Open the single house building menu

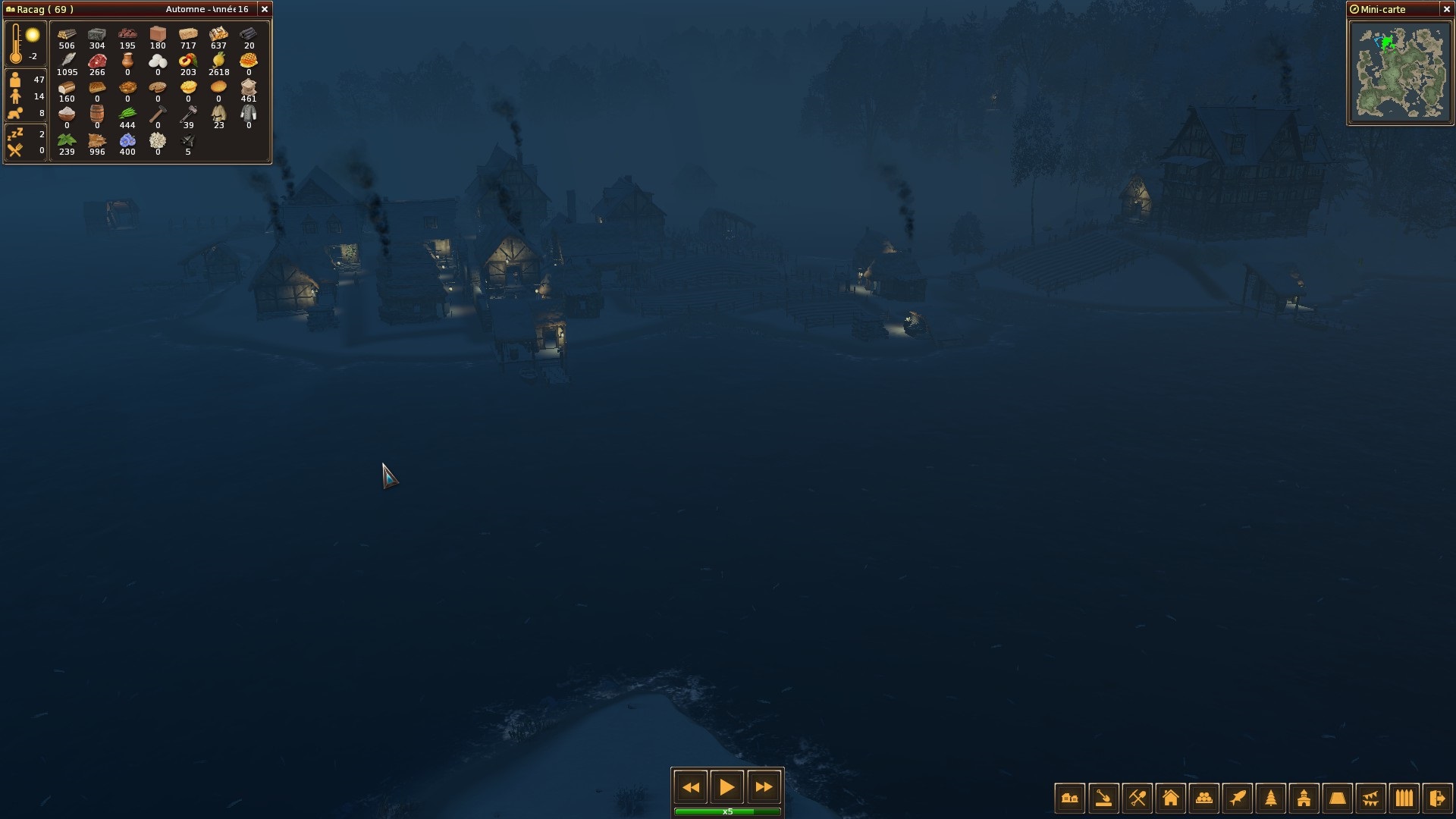[1170, 798]
